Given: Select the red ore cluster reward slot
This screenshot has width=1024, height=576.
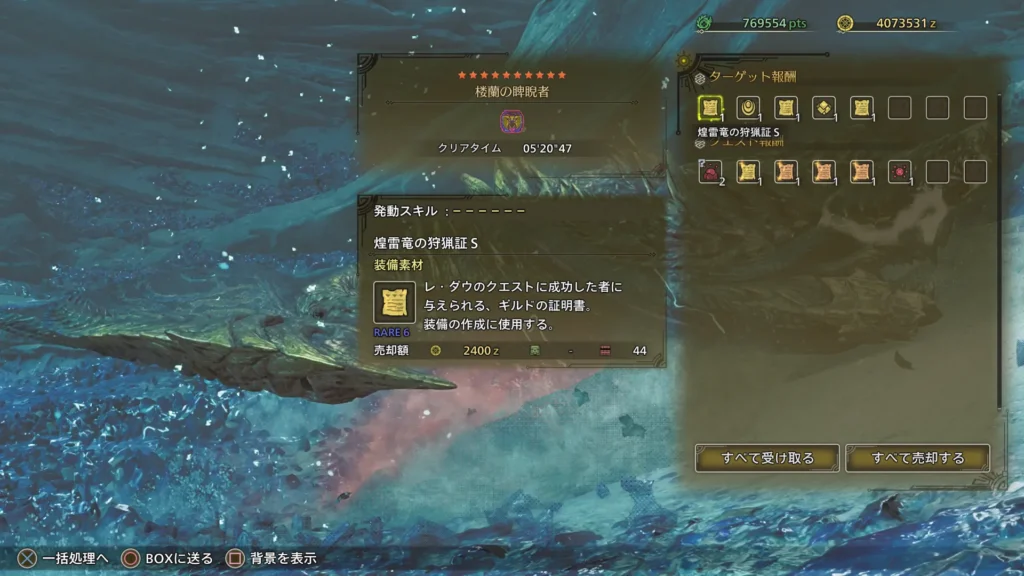Looking at the screenshot, I should point(710,172).
